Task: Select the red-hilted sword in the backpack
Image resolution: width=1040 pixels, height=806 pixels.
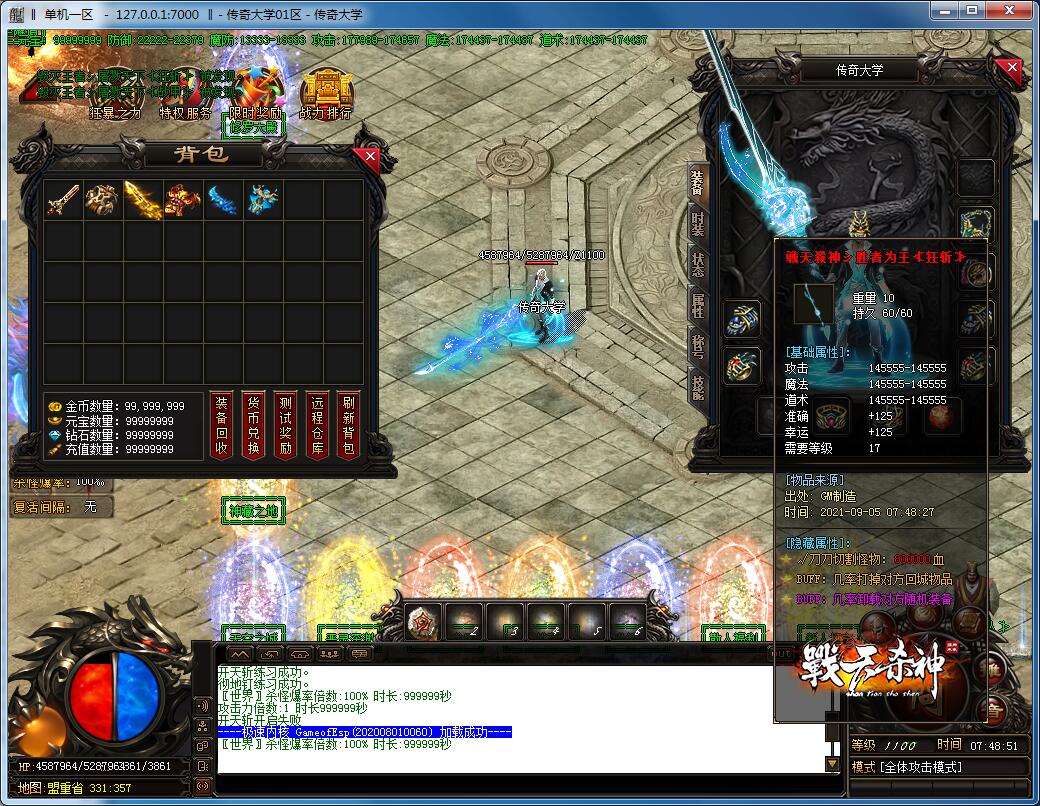Action: coord(62,200)
